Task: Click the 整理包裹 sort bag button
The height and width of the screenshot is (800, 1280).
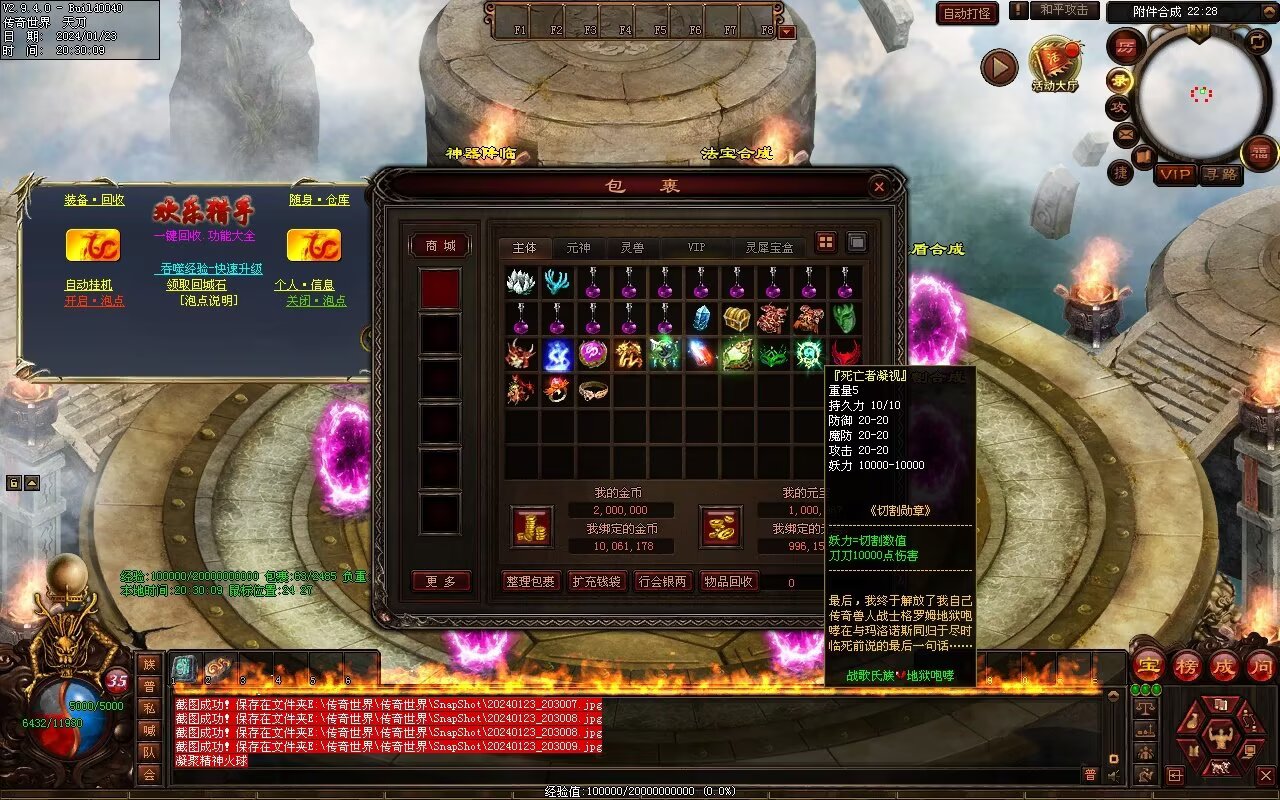Action: (529, 582)
